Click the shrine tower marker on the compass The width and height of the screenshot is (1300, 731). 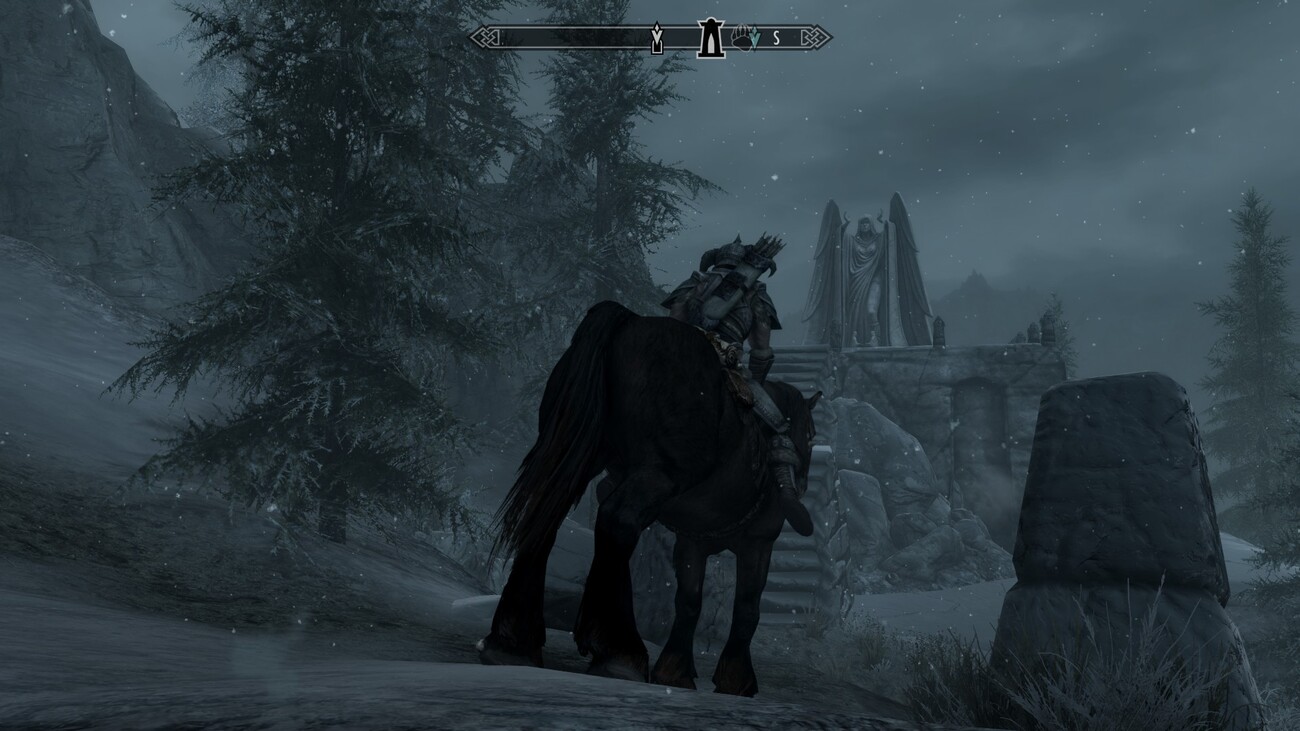[710, 38]
